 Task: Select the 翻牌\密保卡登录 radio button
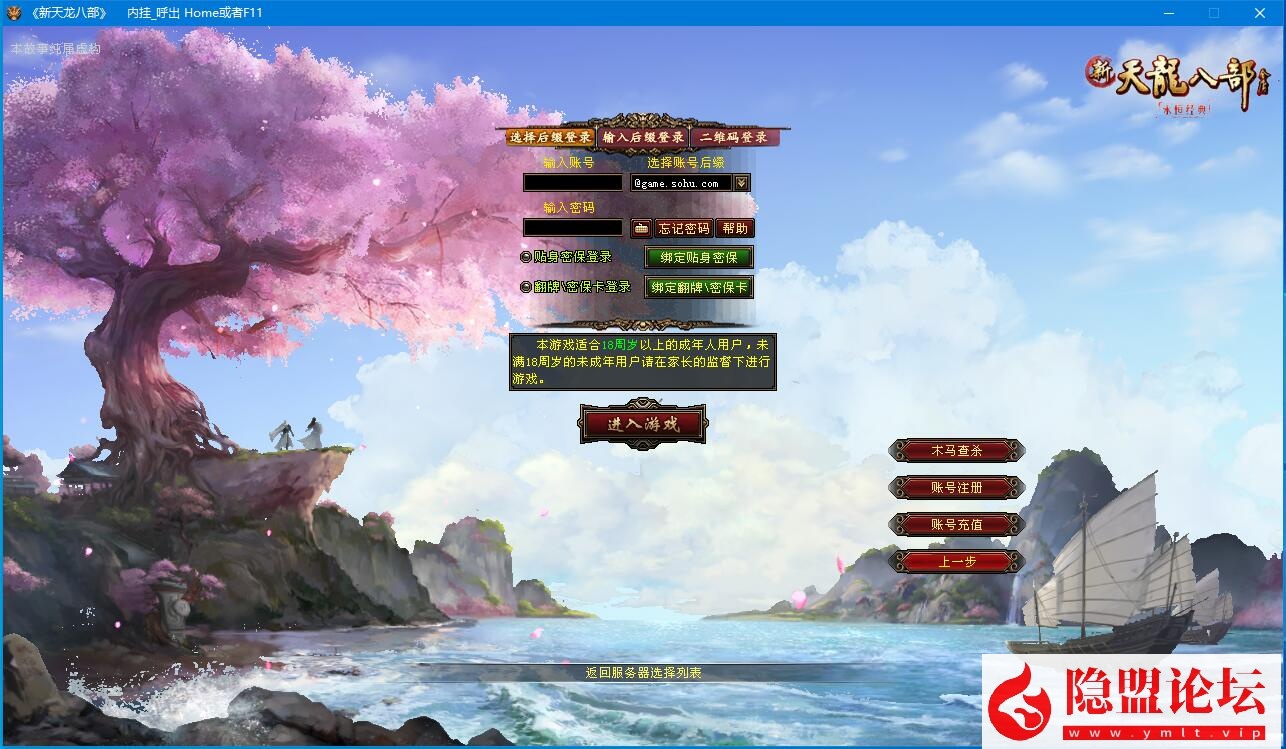click(x=524, y=287)
